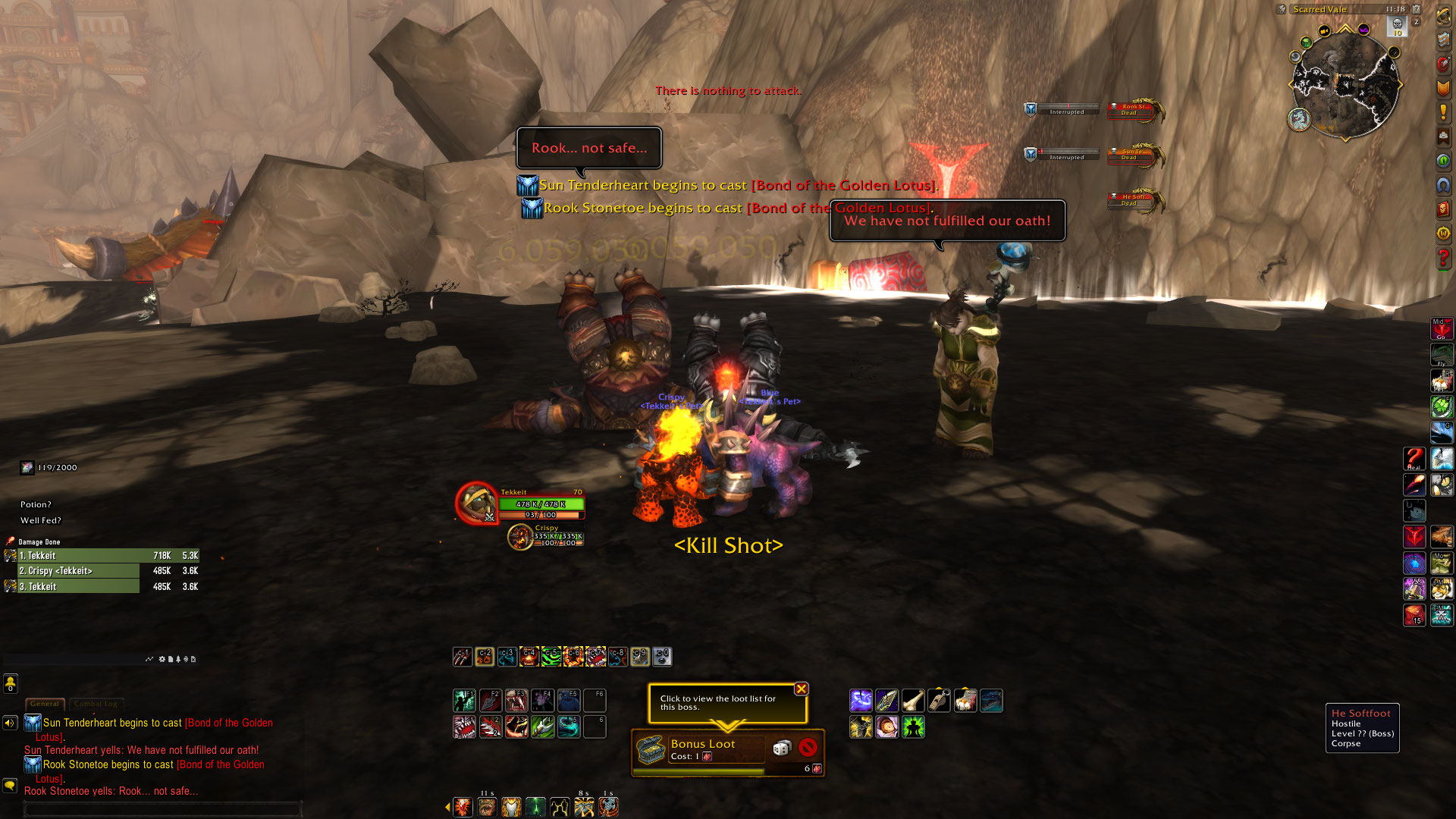Select Crispy's pet portrait frame
This screenshot has height=819, width=1456.
pos(520,537)
